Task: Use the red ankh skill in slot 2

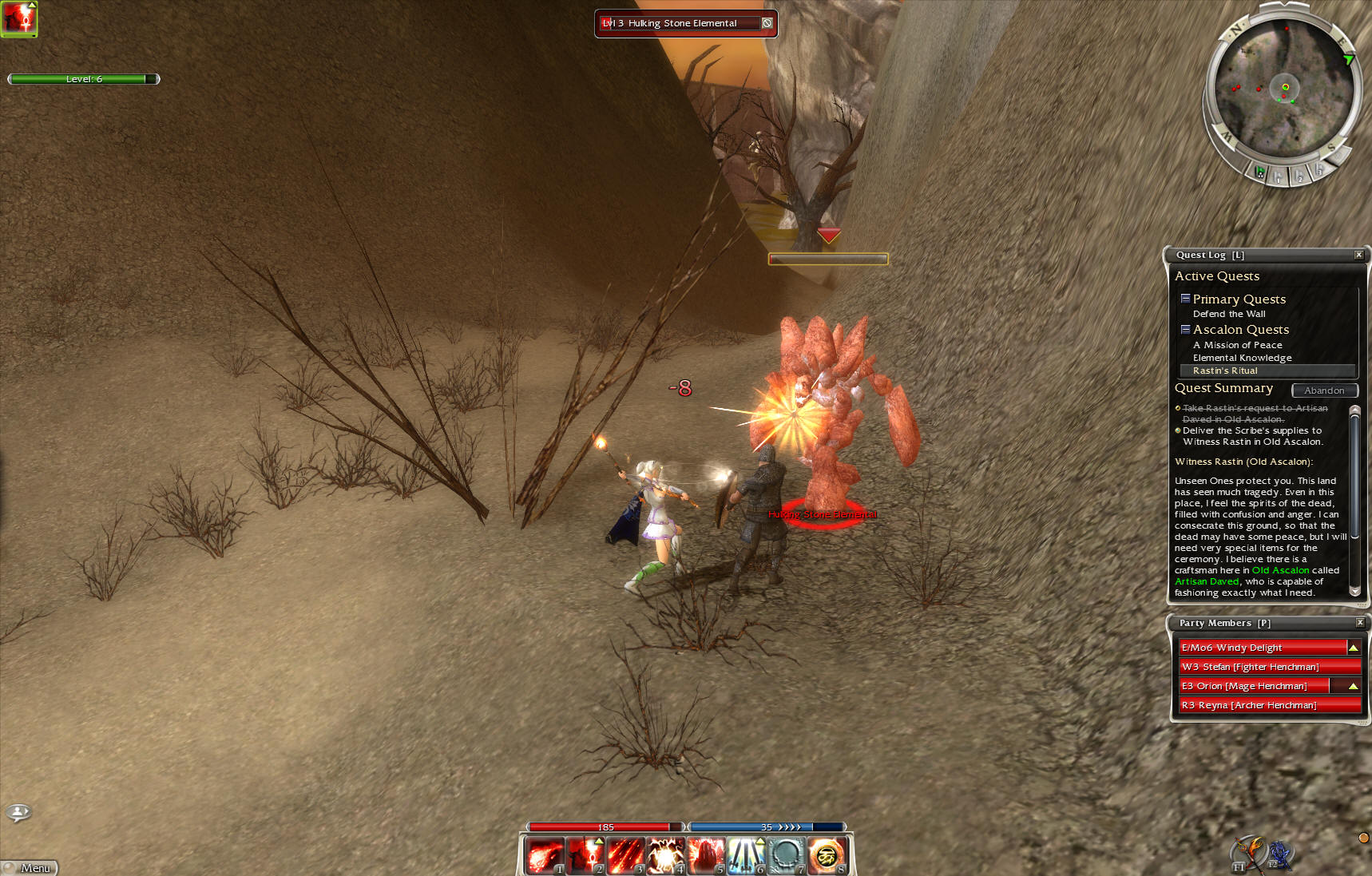Action: (585, 855)
